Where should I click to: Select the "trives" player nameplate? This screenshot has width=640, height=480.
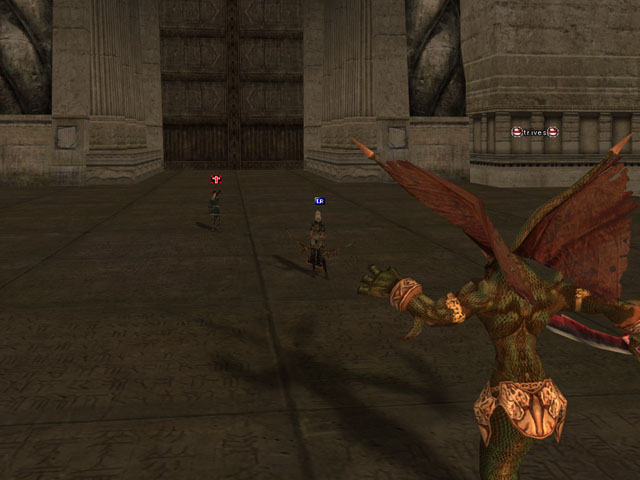[534, 132]
